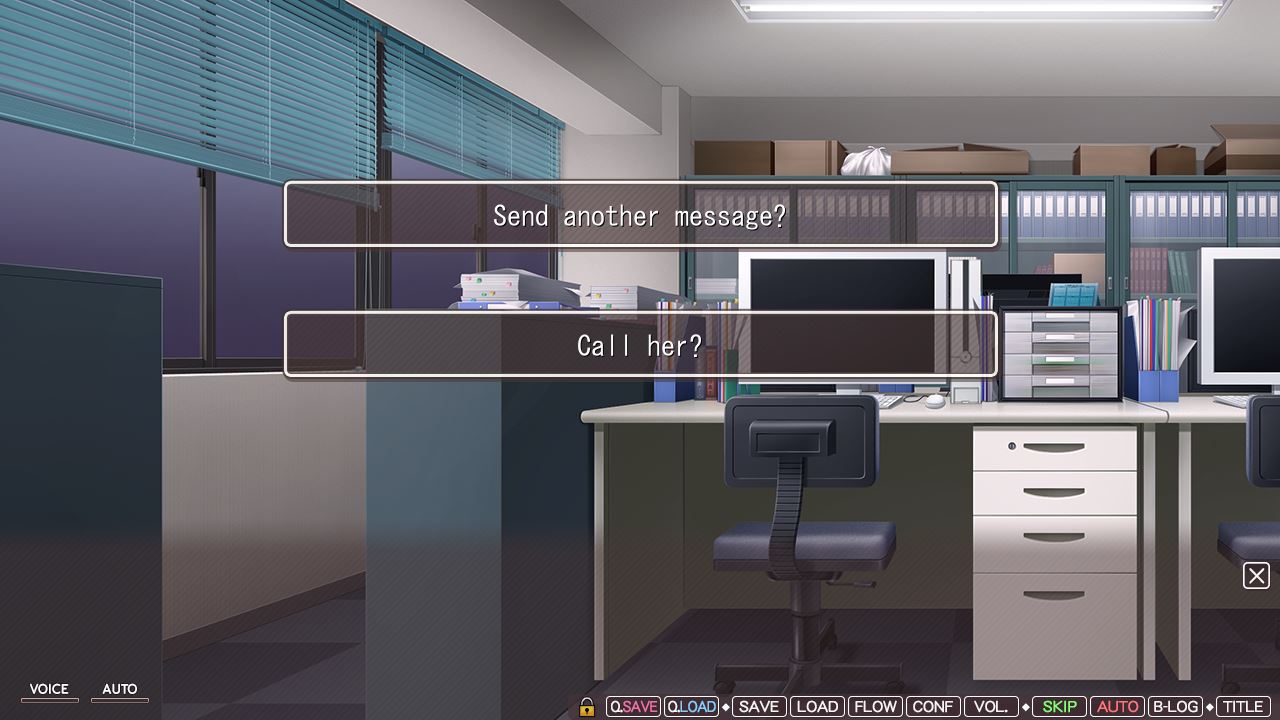
Task: Open the VOL. volume controls
Action: point(990,706)
